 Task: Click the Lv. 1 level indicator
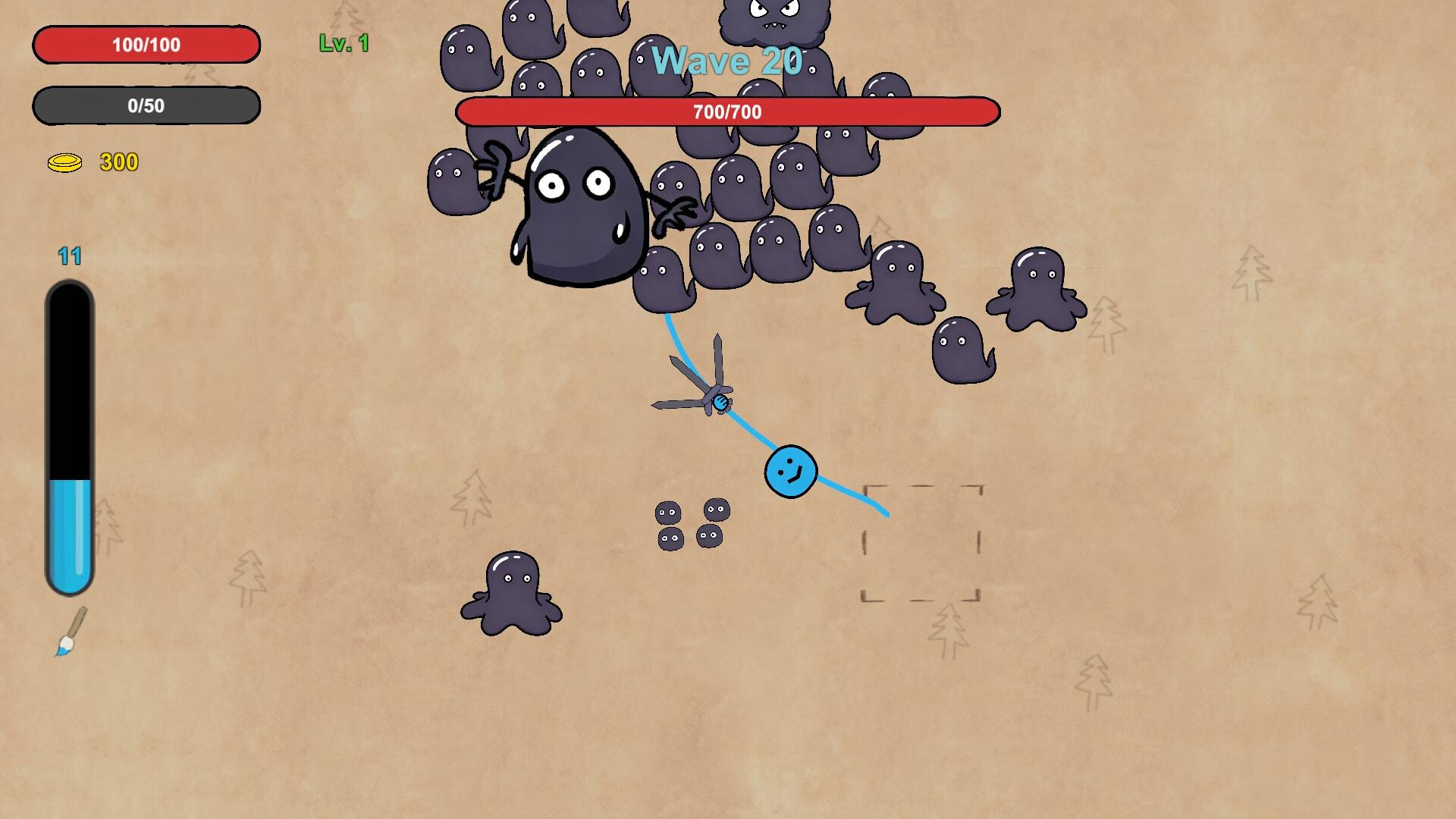click(343, 43)
